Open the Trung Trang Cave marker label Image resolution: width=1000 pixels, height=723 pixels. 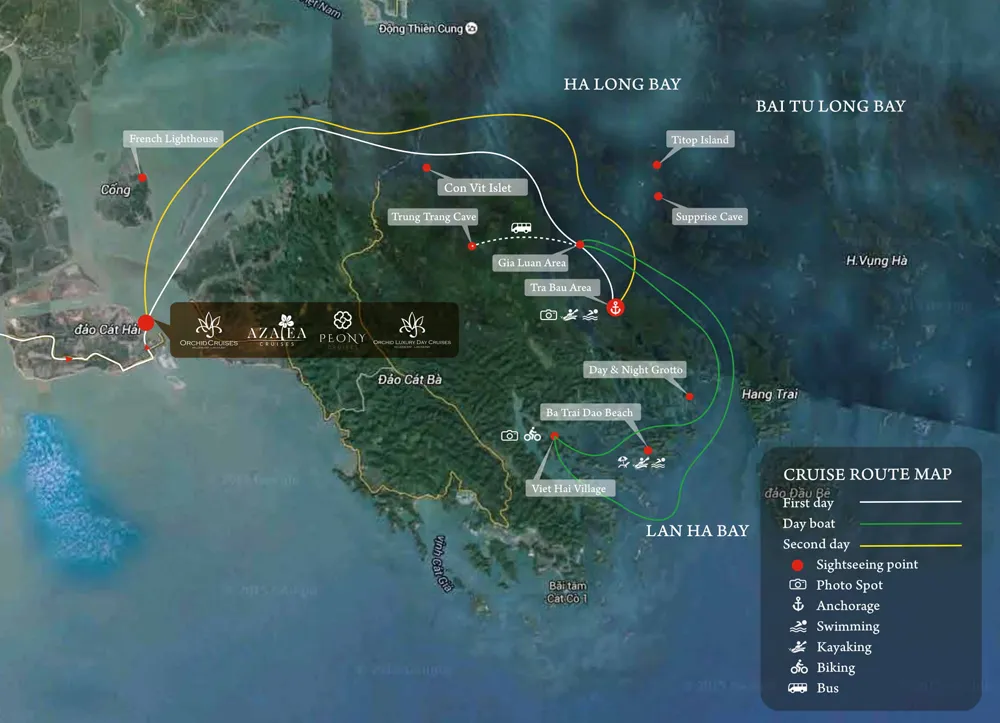click(x=433, y=216)
